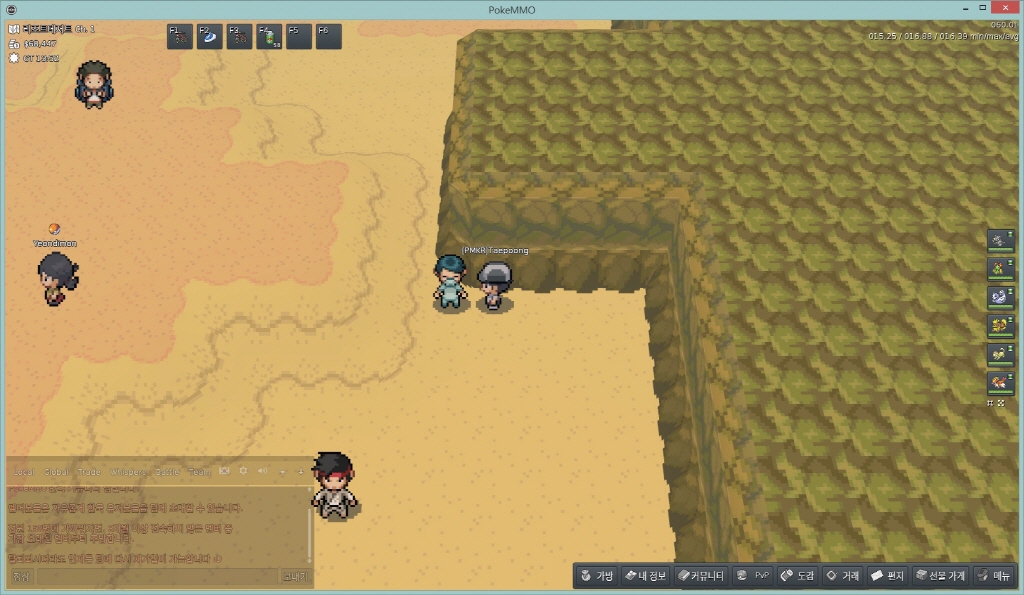
Task: Open the 도감 Pokédex
Action: click(797, 576)
